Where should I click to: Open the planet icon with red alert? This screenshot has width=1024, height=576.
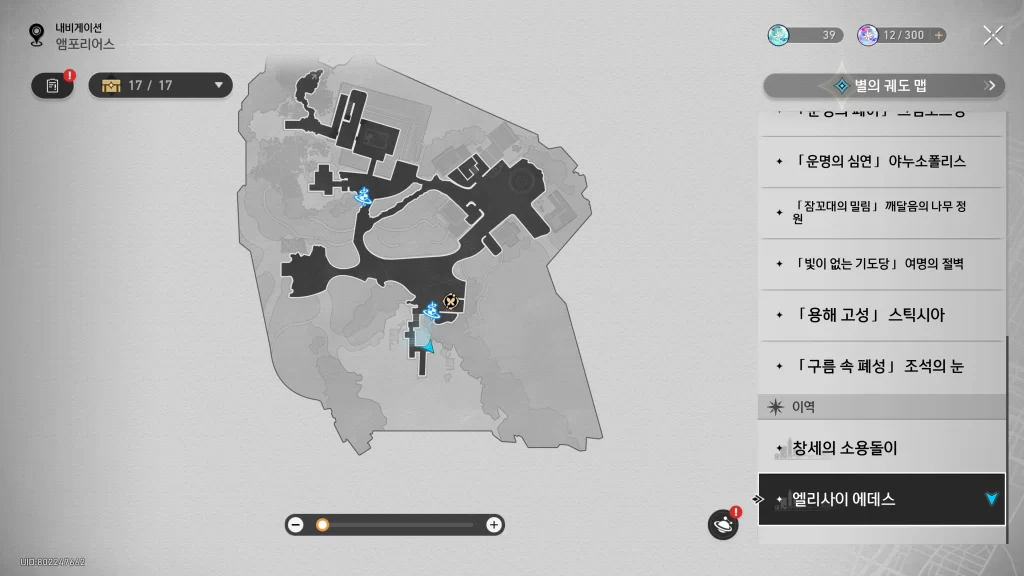point(722,524)
